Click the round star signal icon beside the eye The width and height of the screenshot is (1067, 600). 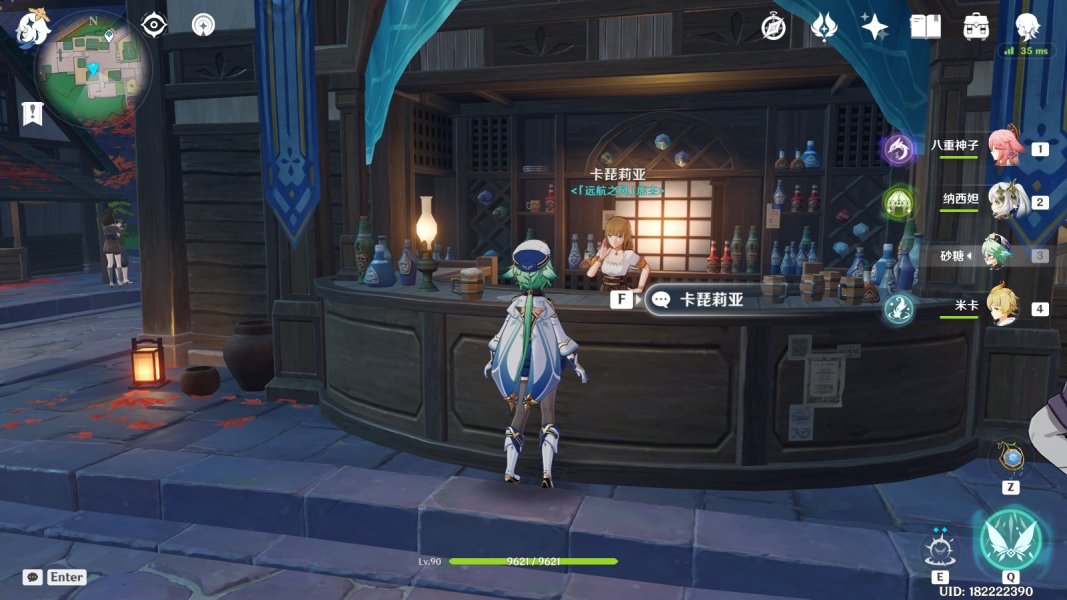(204, 25)
